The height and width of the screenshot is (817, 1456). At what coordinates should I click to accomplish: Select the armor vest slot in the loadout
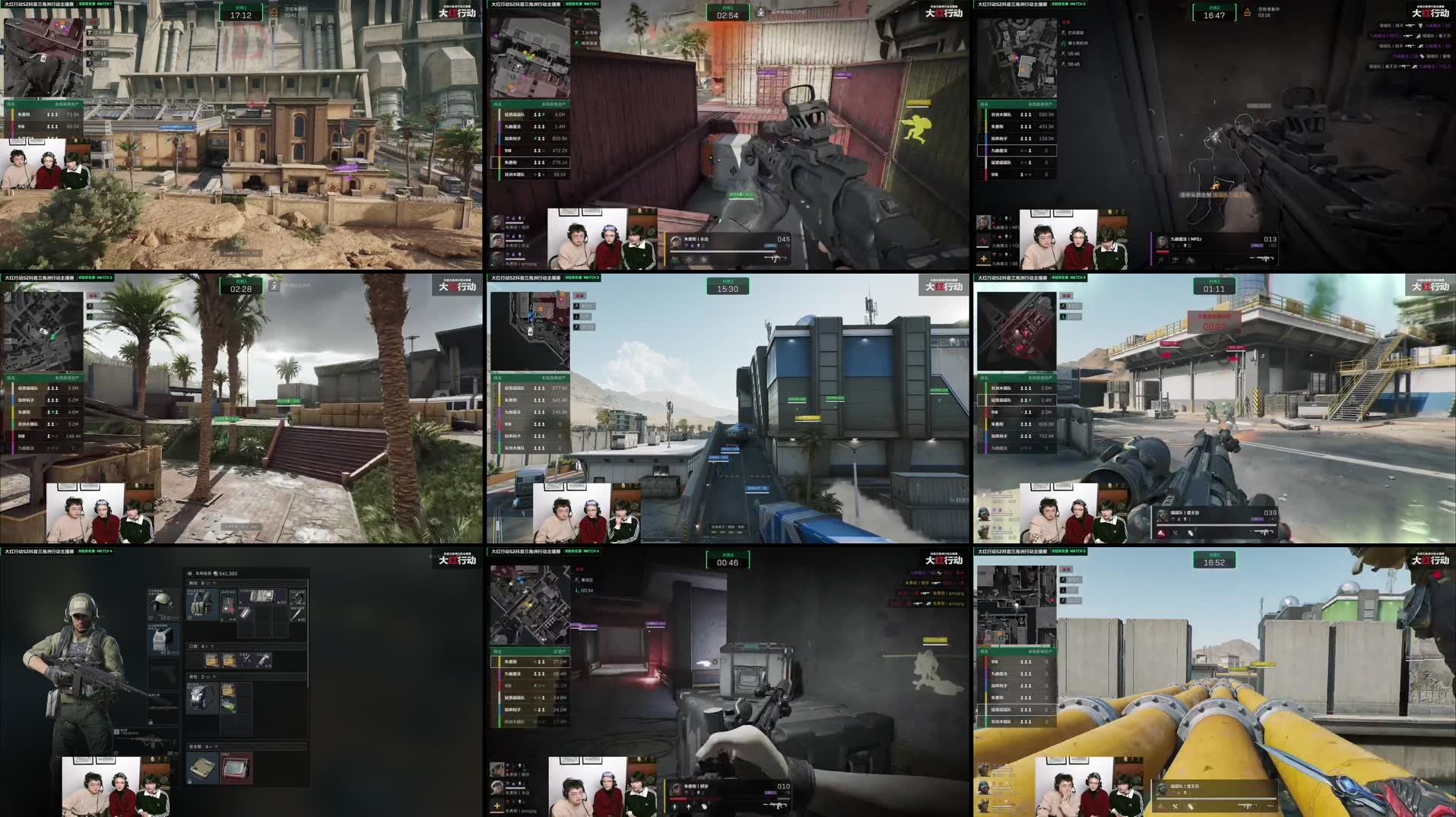[161, 636]
